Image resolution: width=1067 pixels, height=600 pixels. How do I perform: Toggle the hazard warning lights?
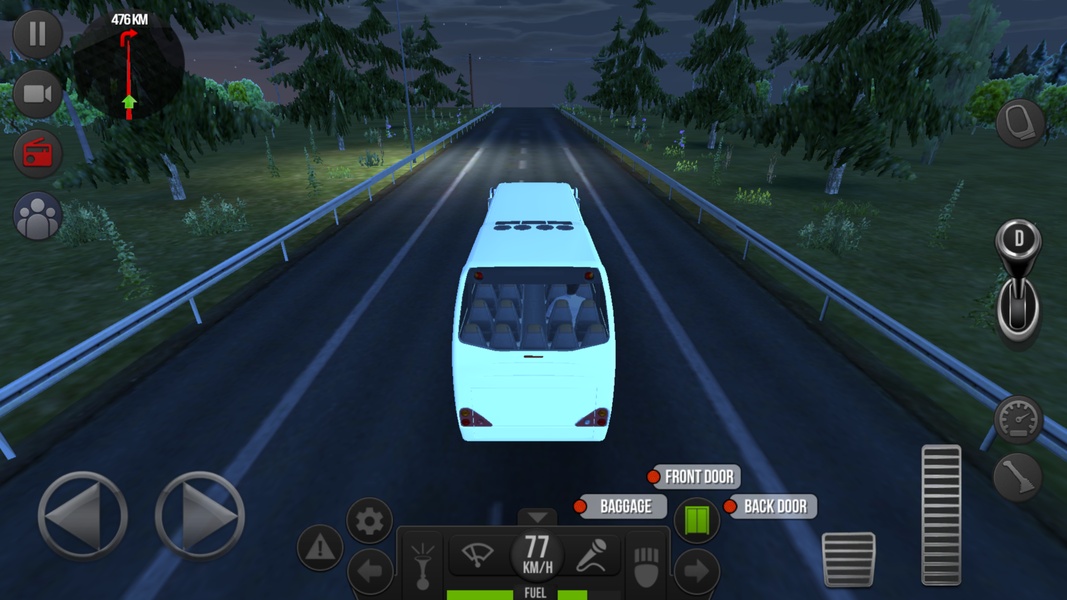pos(320,547)
